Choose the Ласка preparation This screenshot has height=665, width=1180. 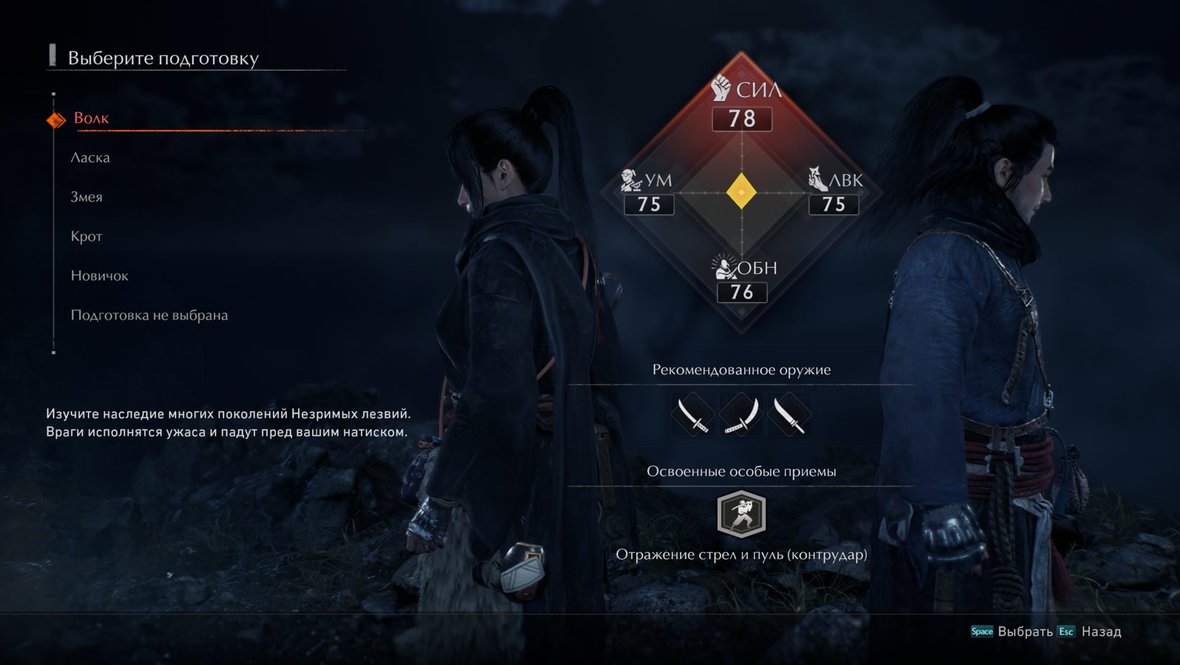click(90, 158)
